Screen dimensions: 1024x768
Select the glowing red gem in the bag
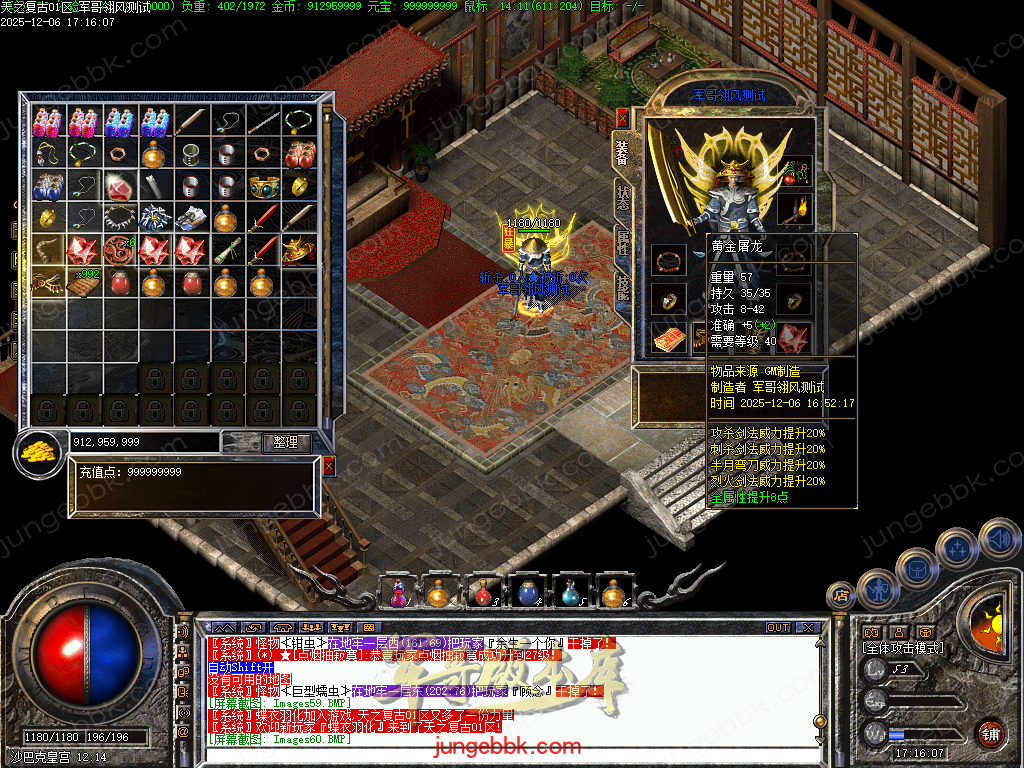pos(120,187)
